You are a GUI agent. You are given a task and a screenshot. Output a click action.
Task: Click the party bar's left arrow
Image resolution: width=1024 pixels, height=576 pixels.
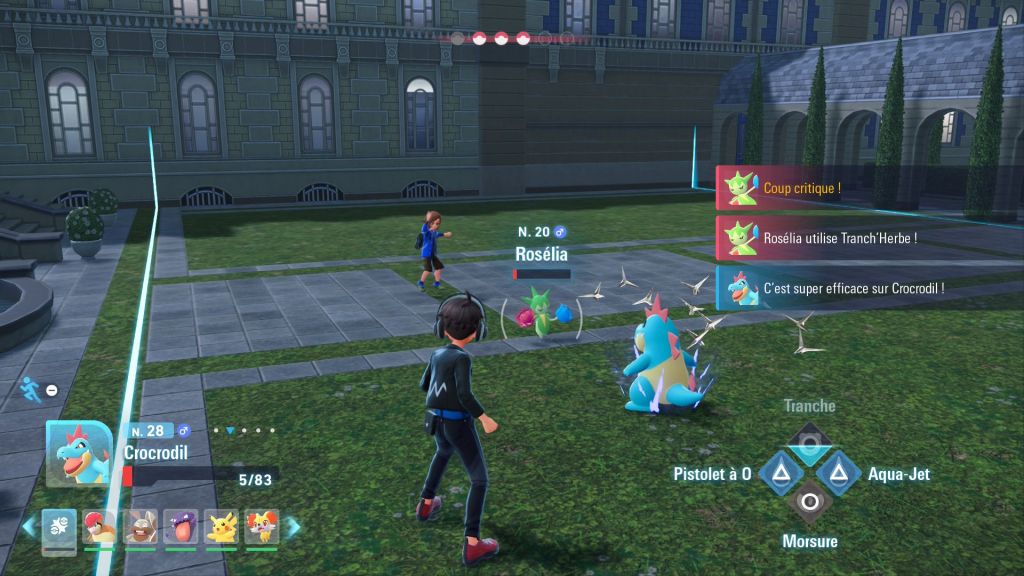pos(29,526)
